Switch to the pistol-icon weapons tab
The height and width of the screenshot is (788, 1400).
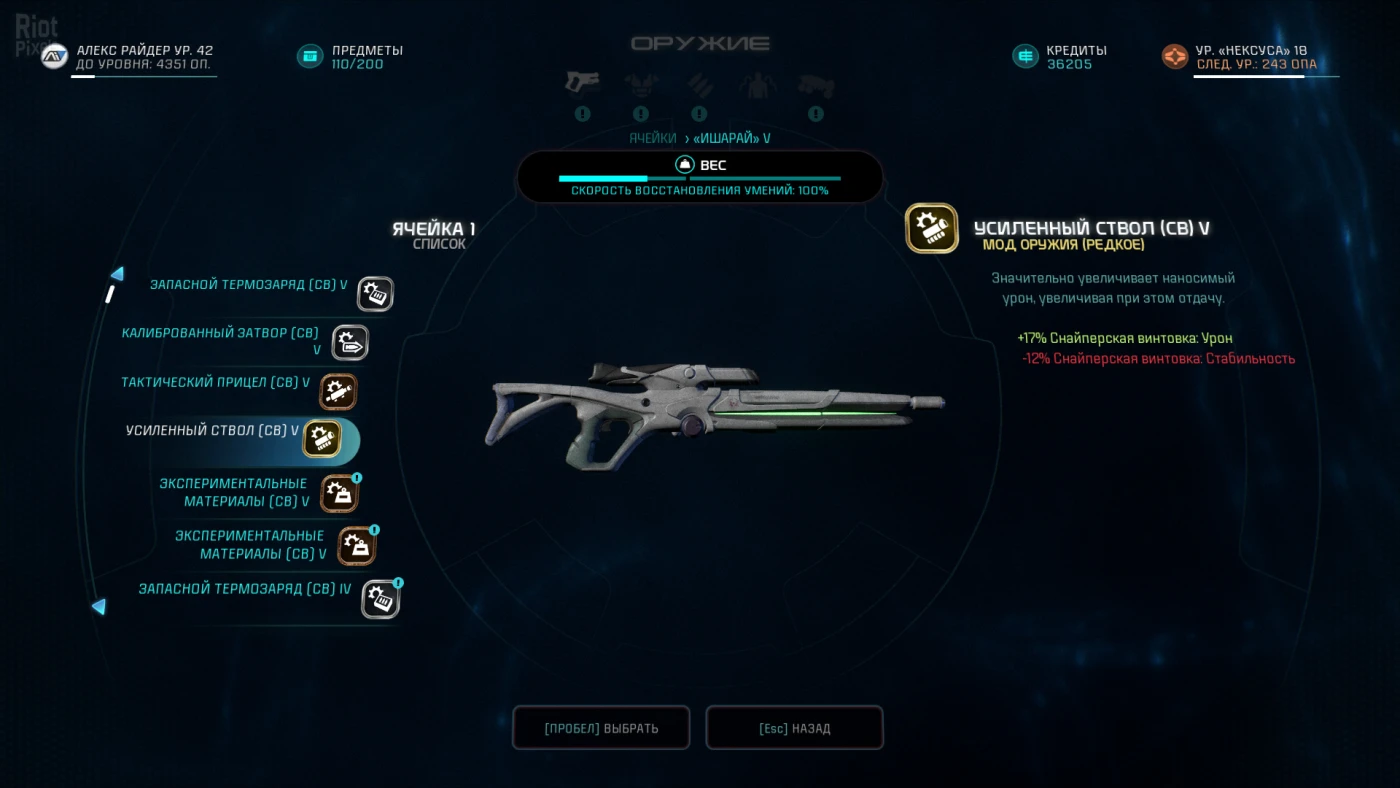[582, 83]
